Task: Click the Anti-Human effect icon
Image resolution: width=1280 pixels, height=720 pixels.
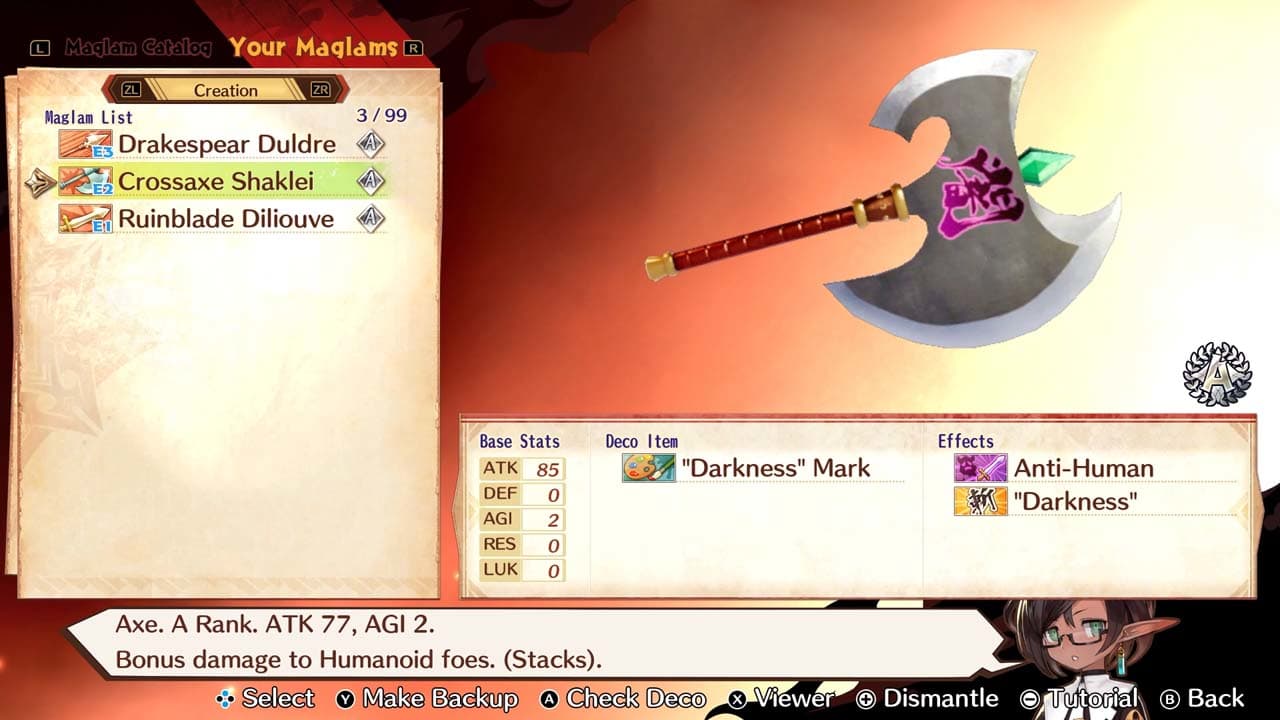Action: 975,468
